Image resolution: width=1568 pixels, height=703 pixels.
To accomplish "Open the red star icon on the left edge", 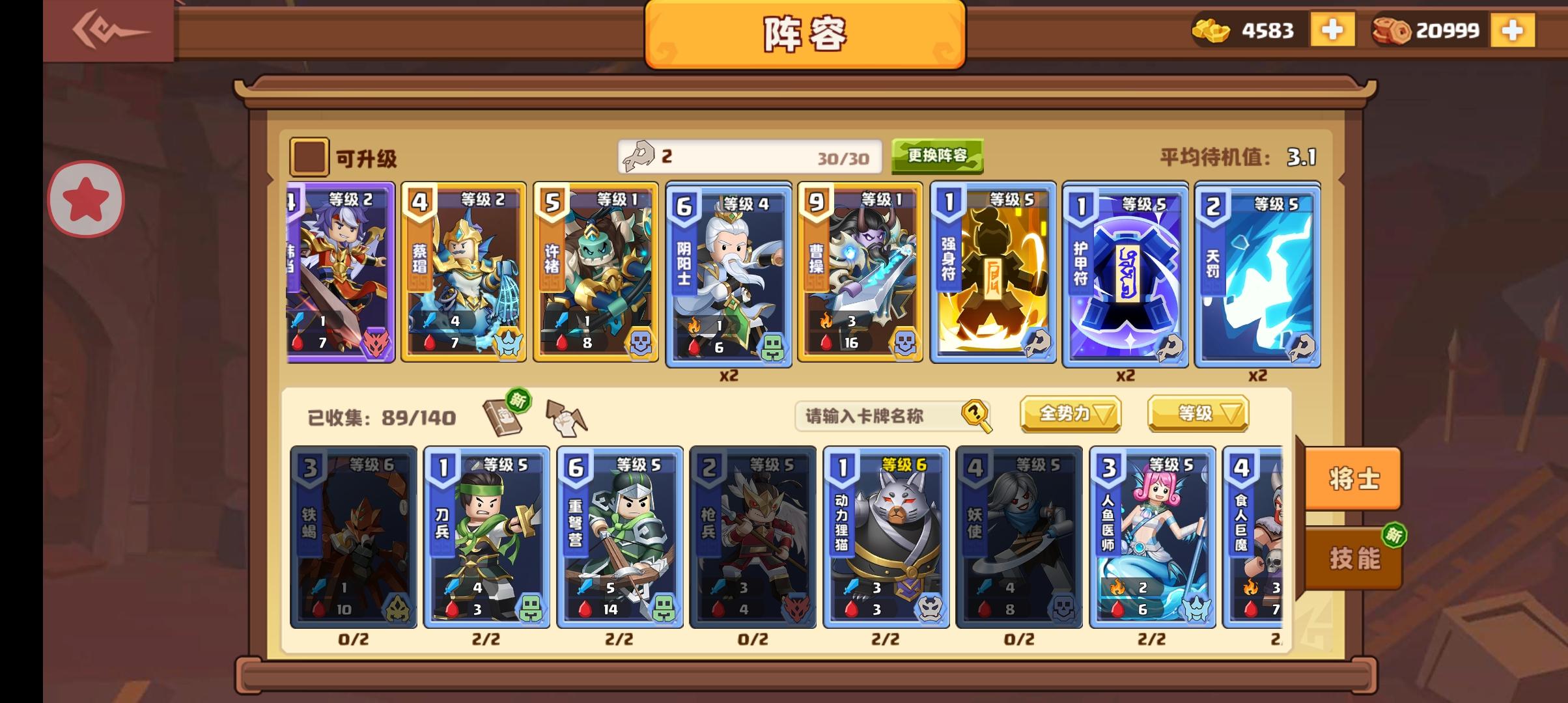I will pos(85,199).
